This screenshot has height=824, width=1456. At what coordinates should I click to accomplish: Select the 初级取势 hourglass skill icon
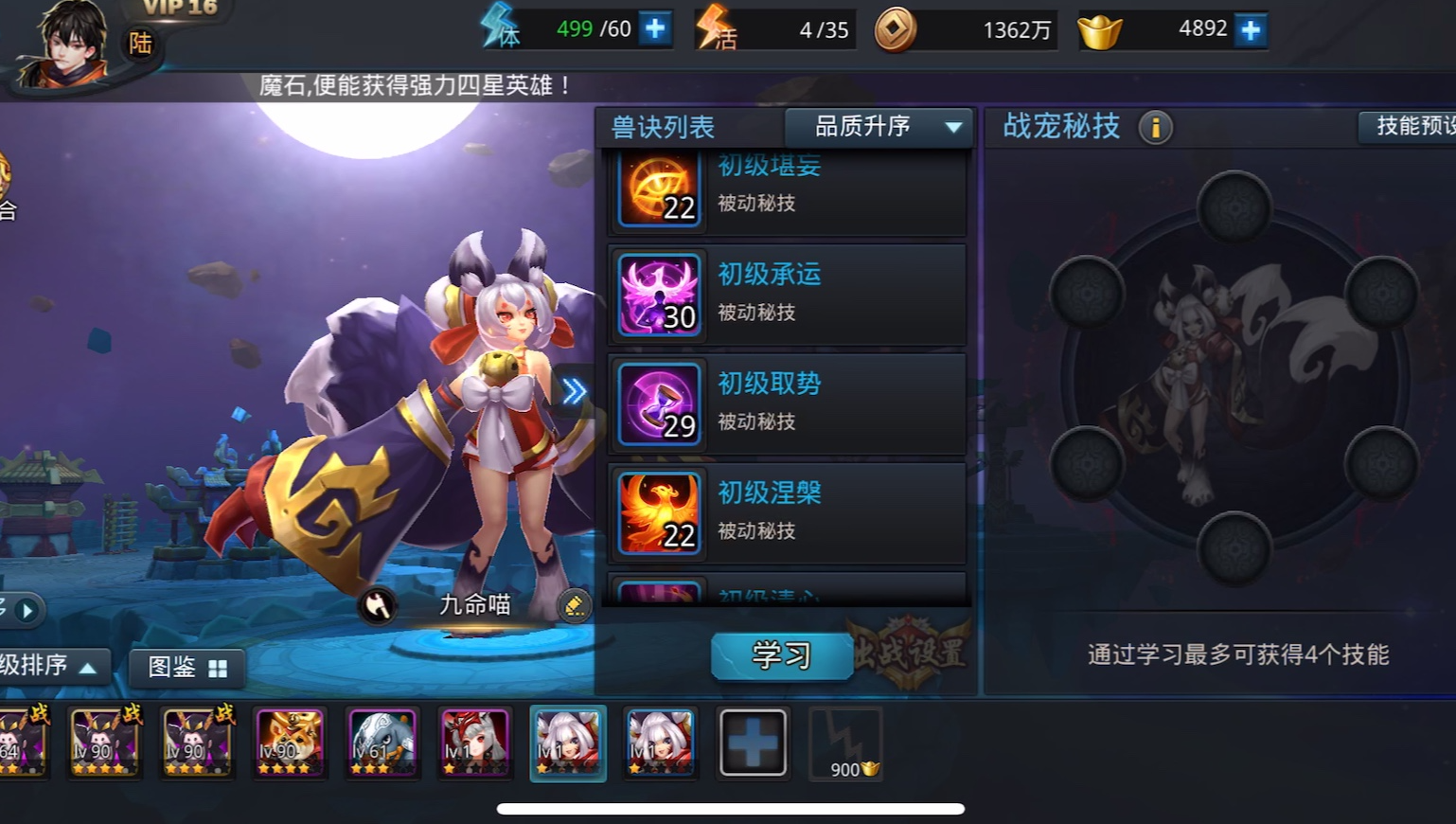tap(658, 404)
